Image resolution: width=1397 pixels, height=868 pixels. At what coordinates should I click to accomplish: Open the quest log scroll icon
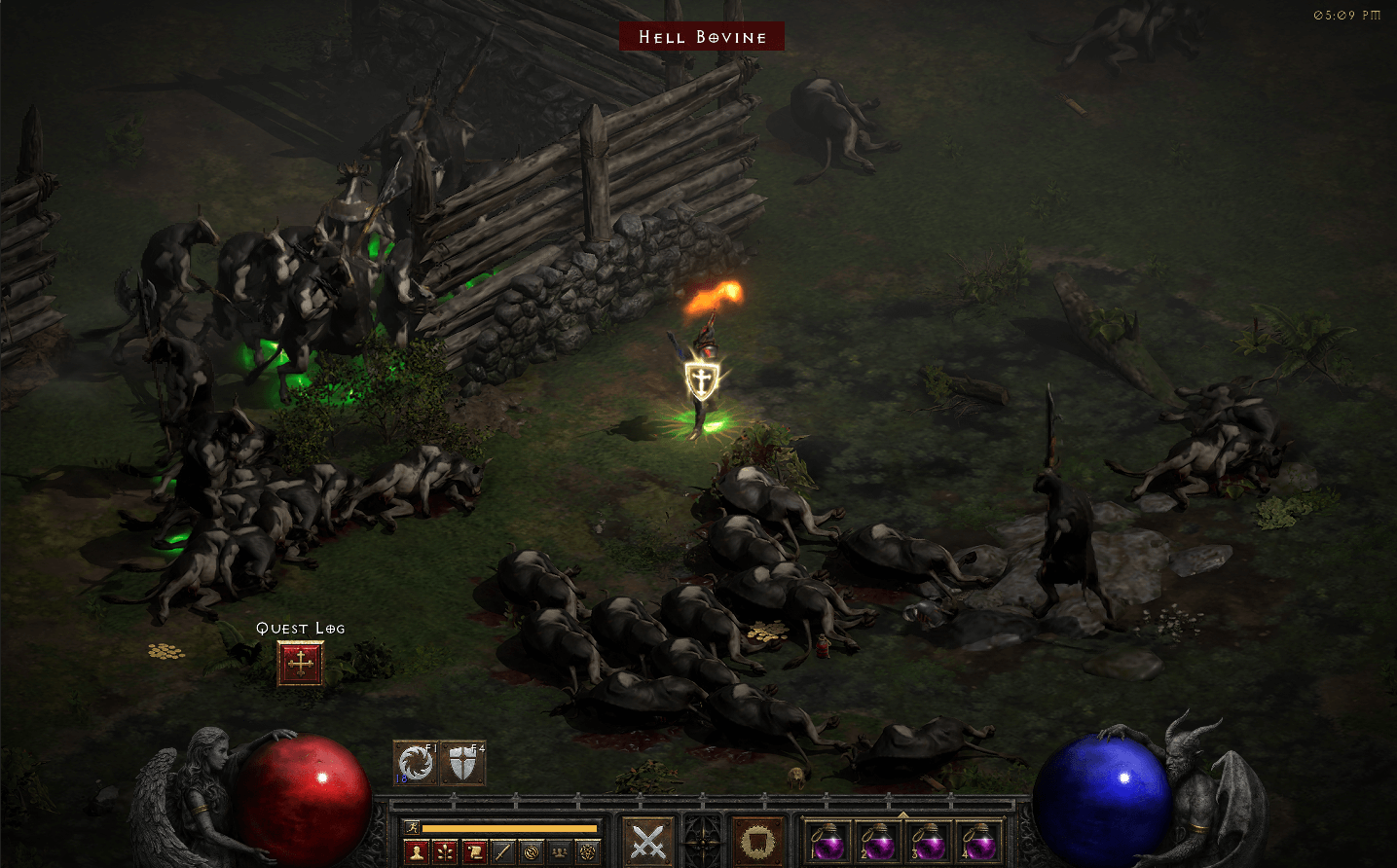click(475, 851)
